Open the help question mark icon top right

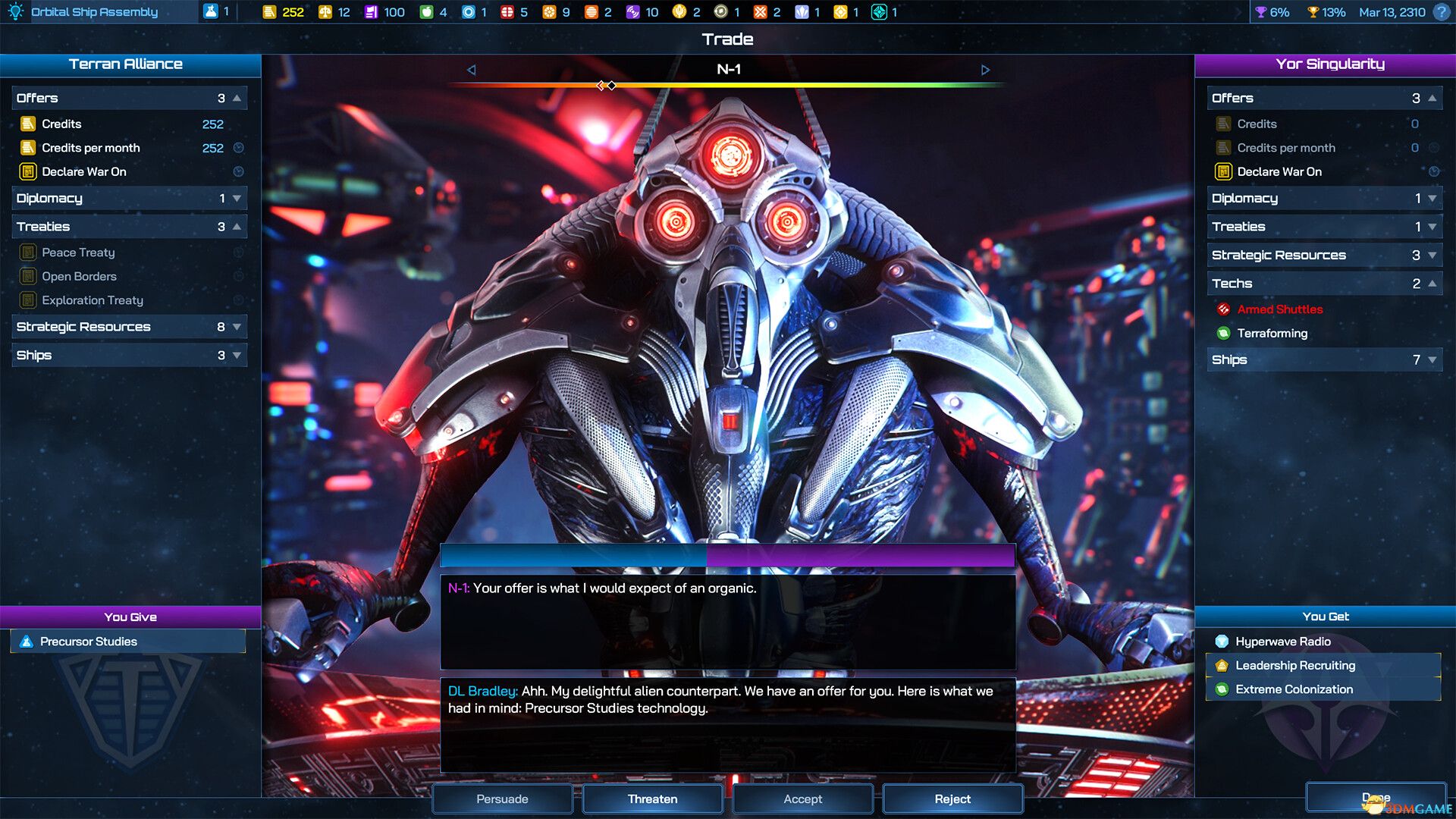1440,12
